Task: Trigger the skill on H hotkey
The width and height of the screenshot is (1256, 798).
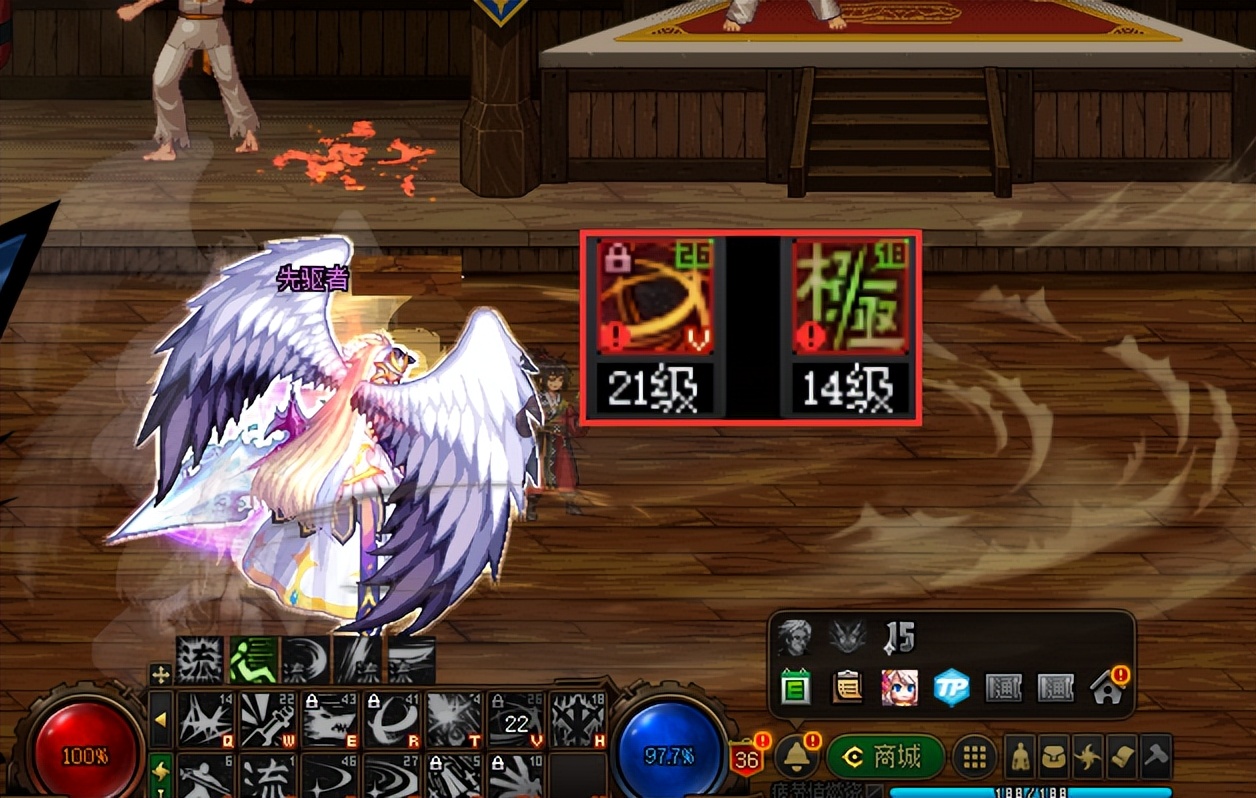Action: click(x=578, y=719)
